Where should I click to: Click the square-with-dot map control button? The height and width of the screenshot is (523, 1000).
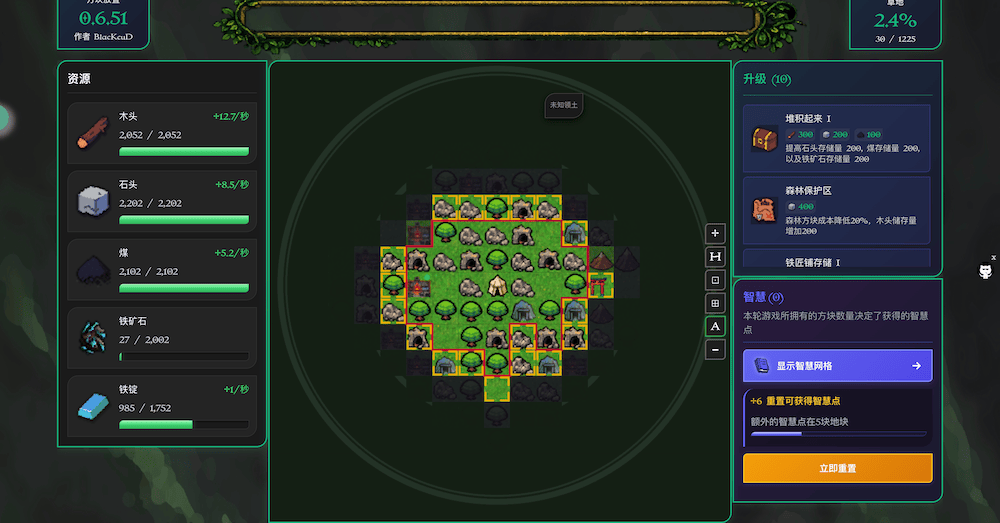[715, 280]
